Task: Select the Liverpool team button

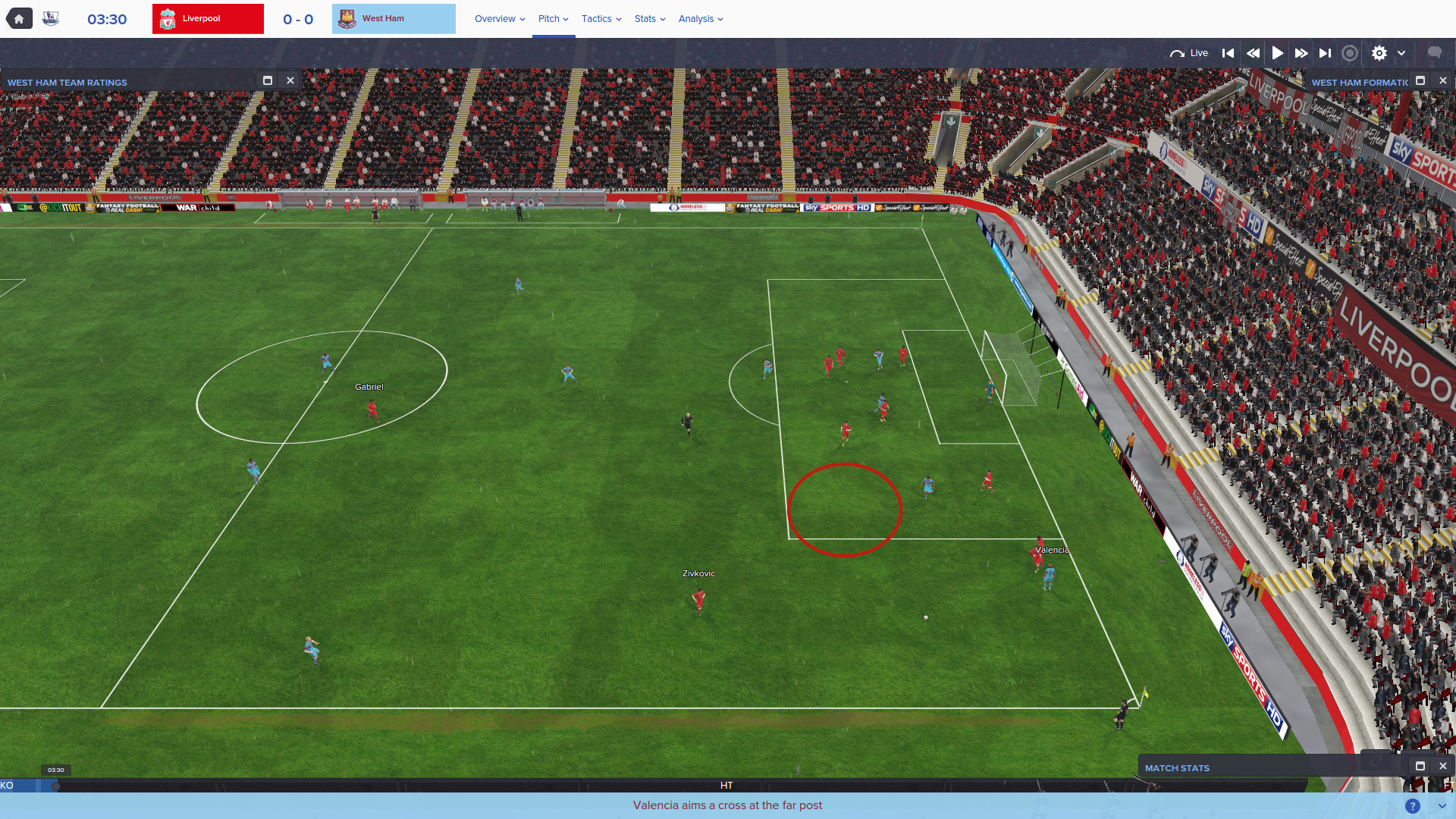Action: click(x=208, y=19)
